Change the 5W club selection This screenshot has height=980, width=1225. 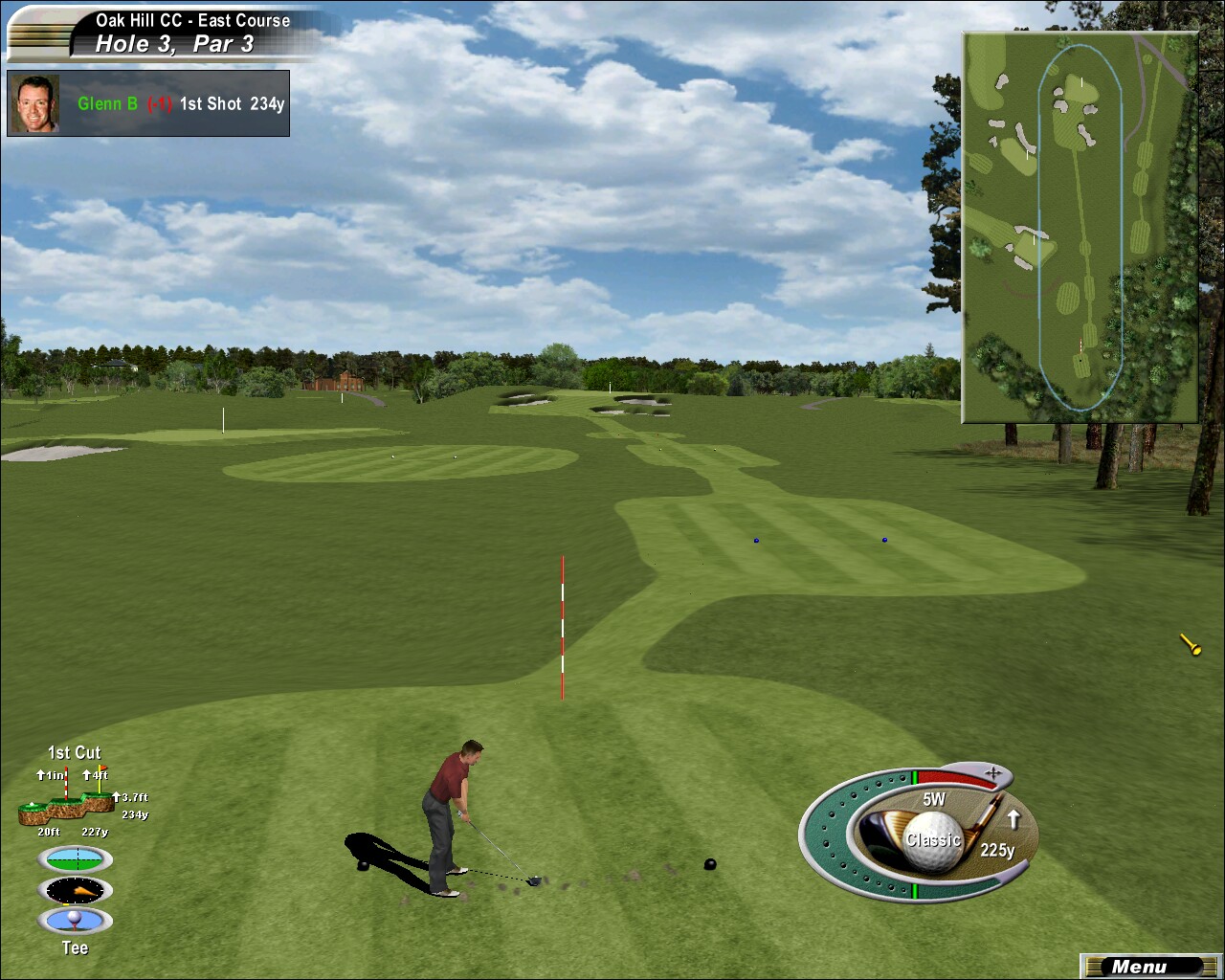coord(934,799)
